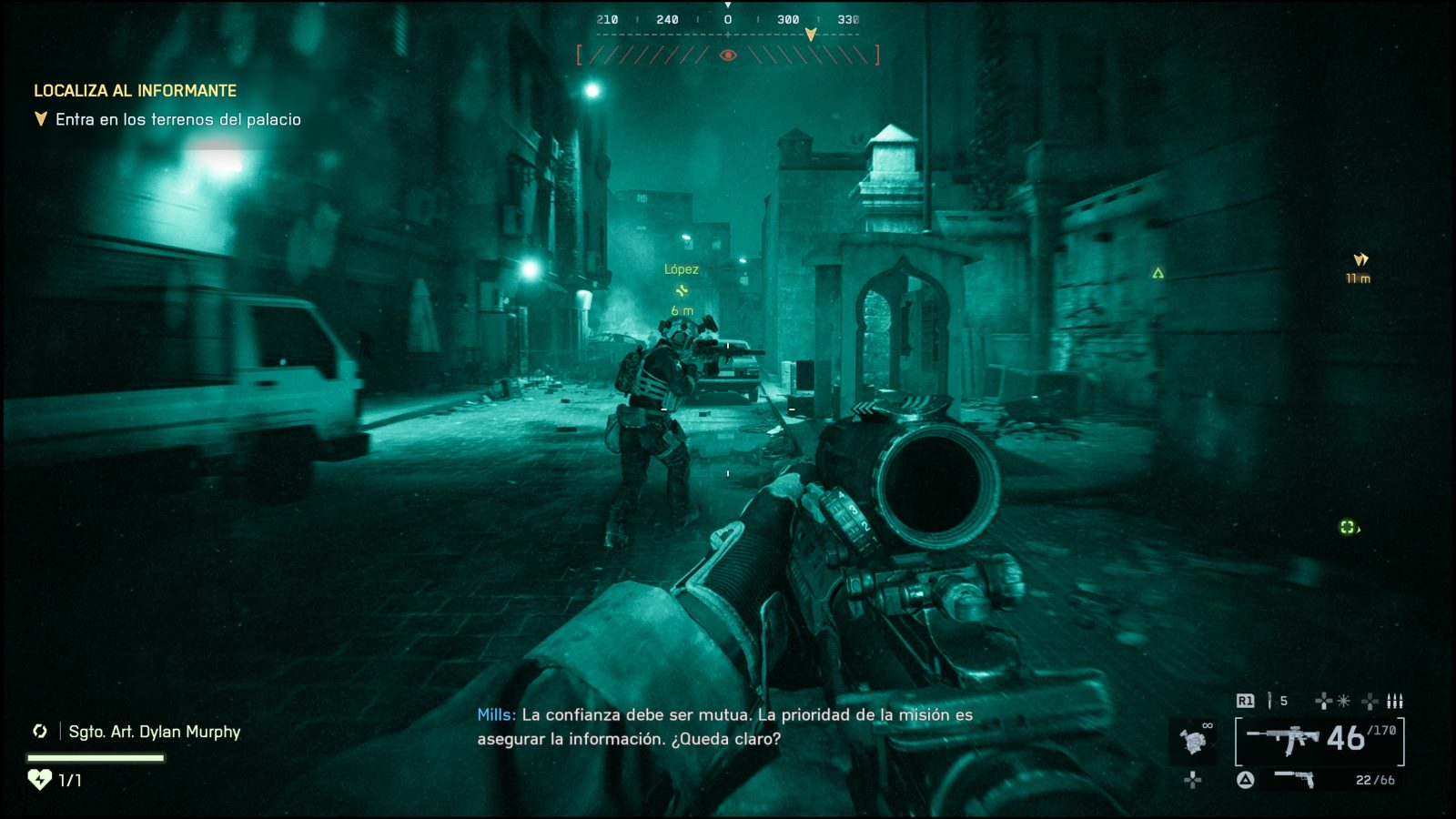Screen dimensions: 1456x819
Task: Click the flare/flashlight star icon
Action: click(x=1343, y=701)
